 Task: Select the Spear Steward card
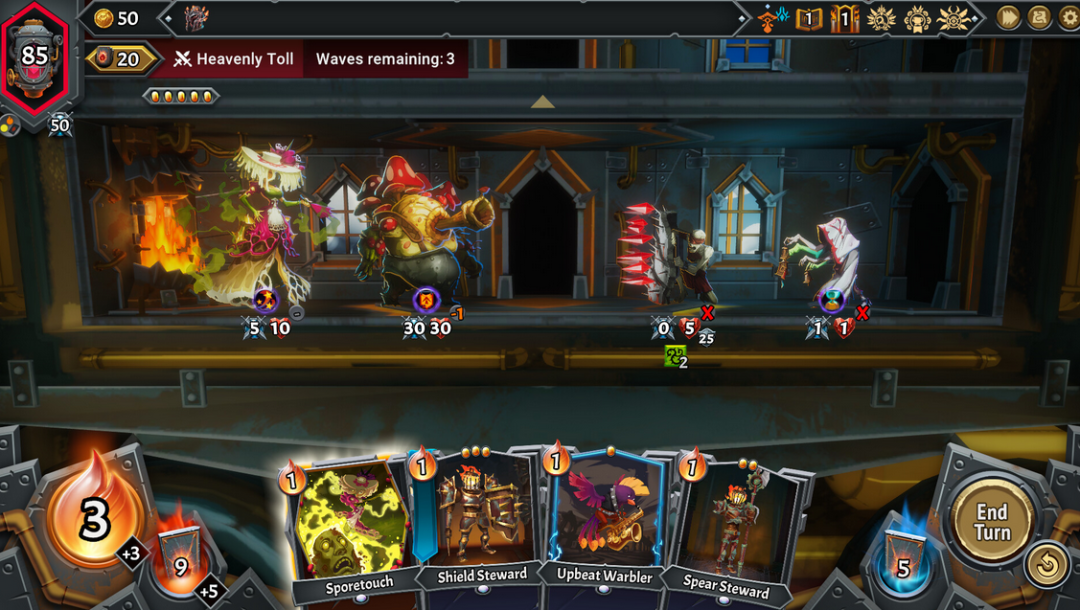click(728, 525)
